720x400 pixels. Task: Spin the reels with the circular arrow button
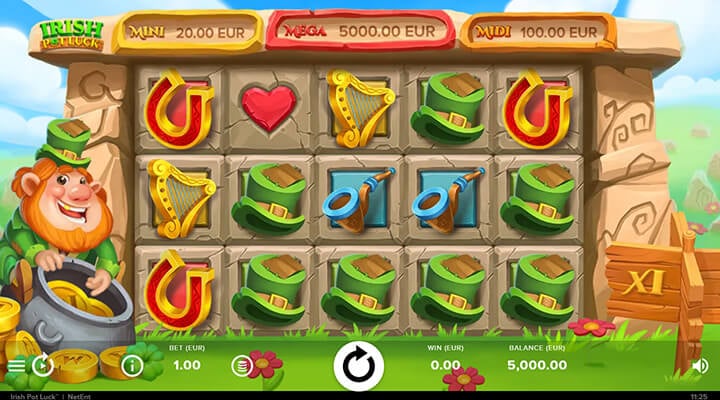(x=359, y=365)
